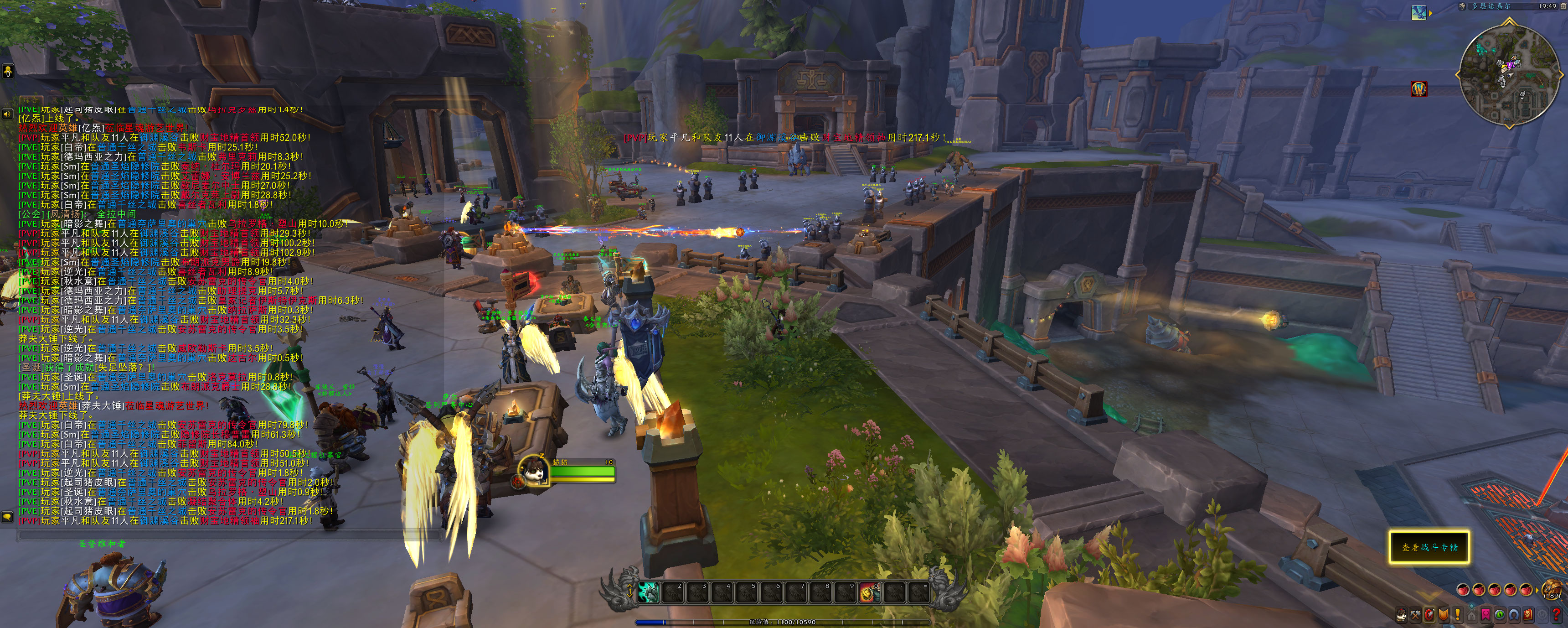Open the group finder green eye button
The height and width of the screenshot is (628, 1568).
(1500, 615)
